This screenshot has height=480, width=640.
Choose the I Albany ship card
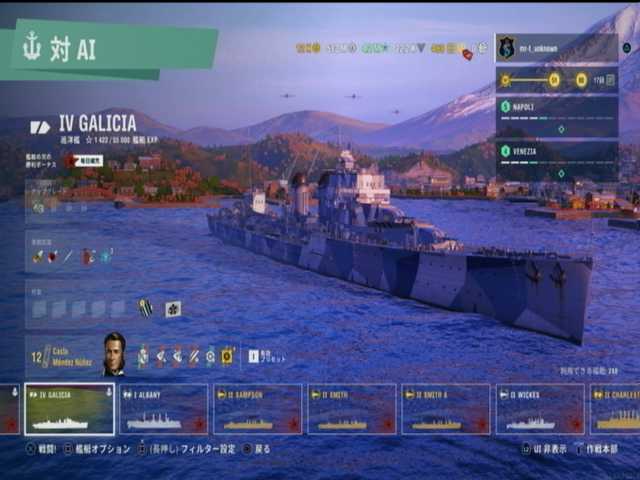point(163,409)
